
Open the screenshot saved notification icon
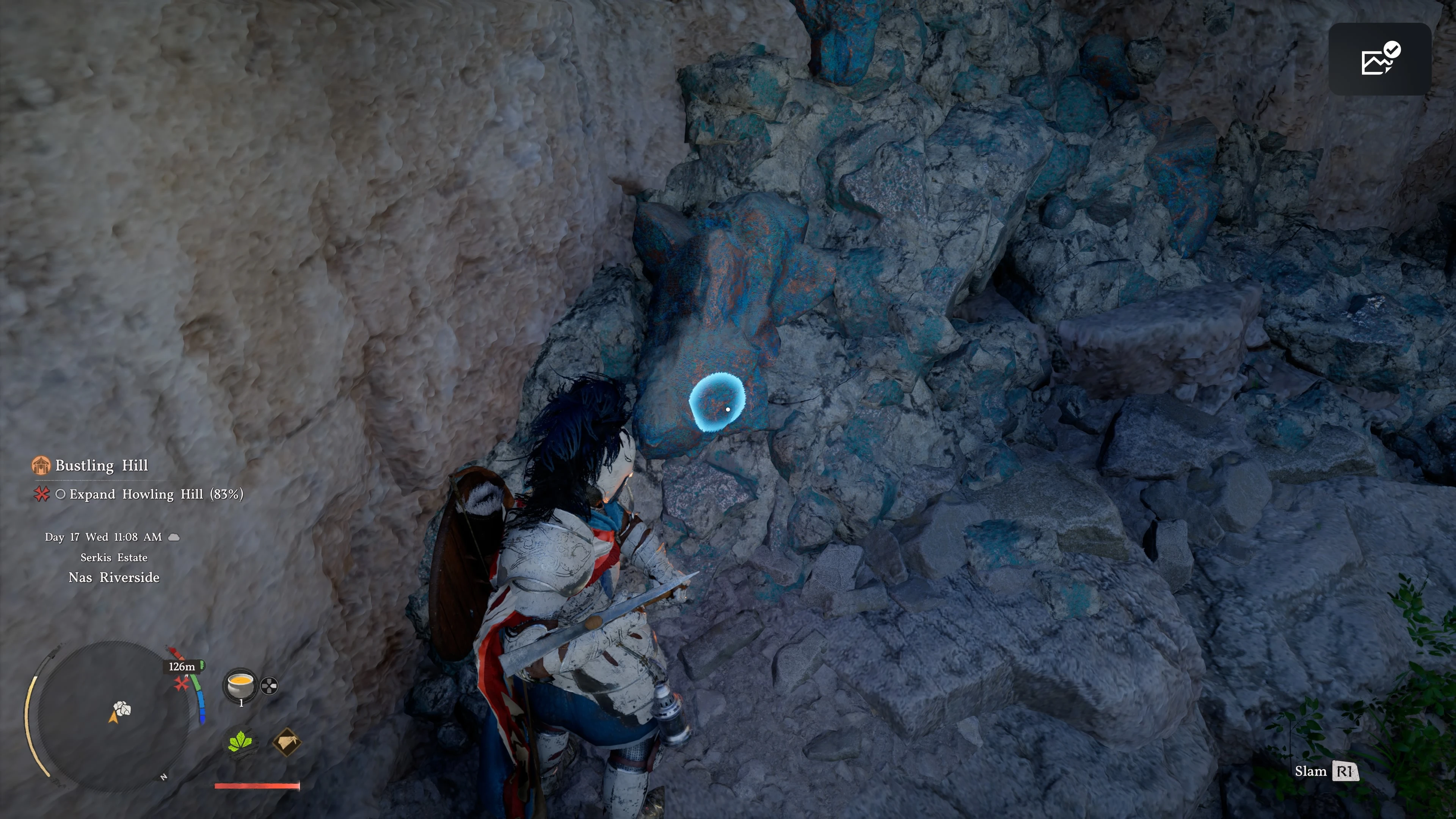[x=1379, y=59]
